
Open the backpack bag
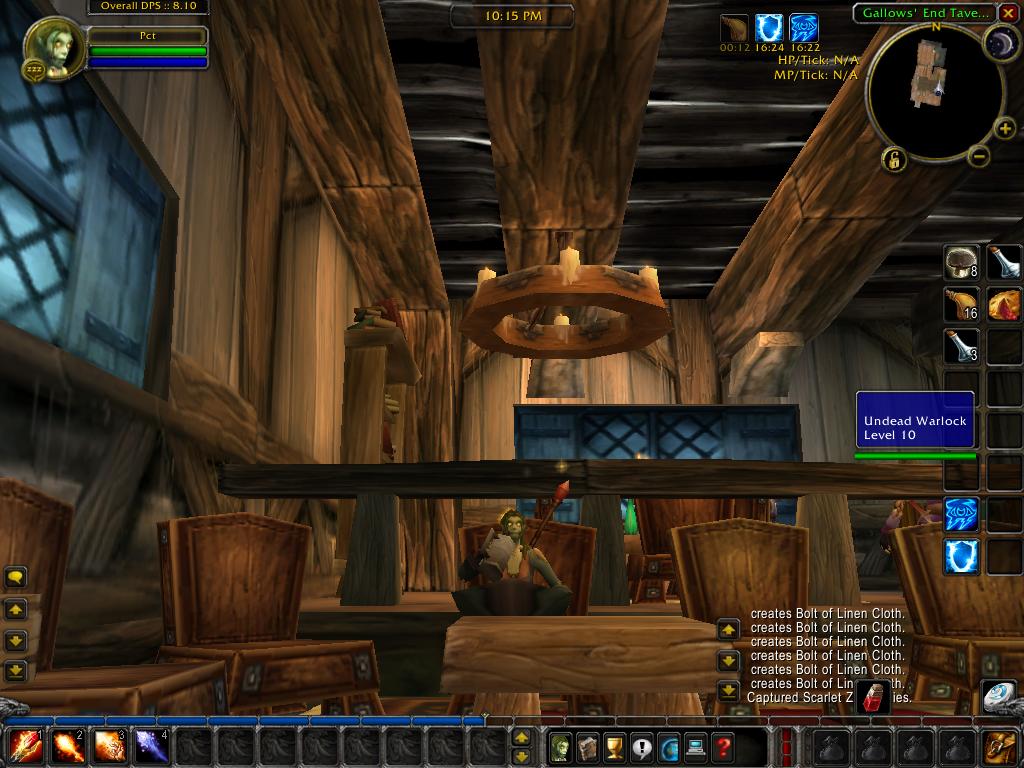click(1001, 746)
